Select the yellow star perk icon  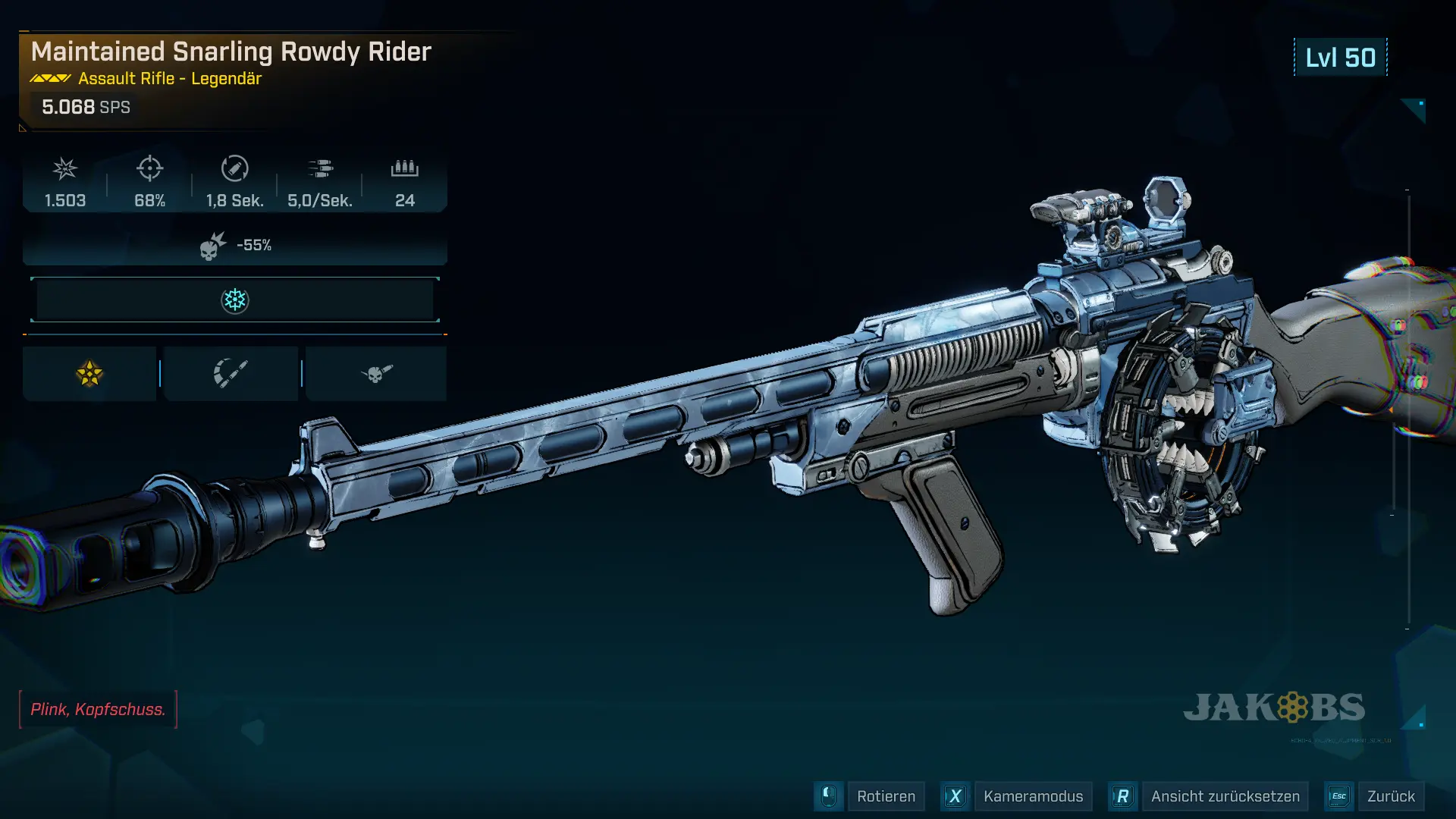89,373
